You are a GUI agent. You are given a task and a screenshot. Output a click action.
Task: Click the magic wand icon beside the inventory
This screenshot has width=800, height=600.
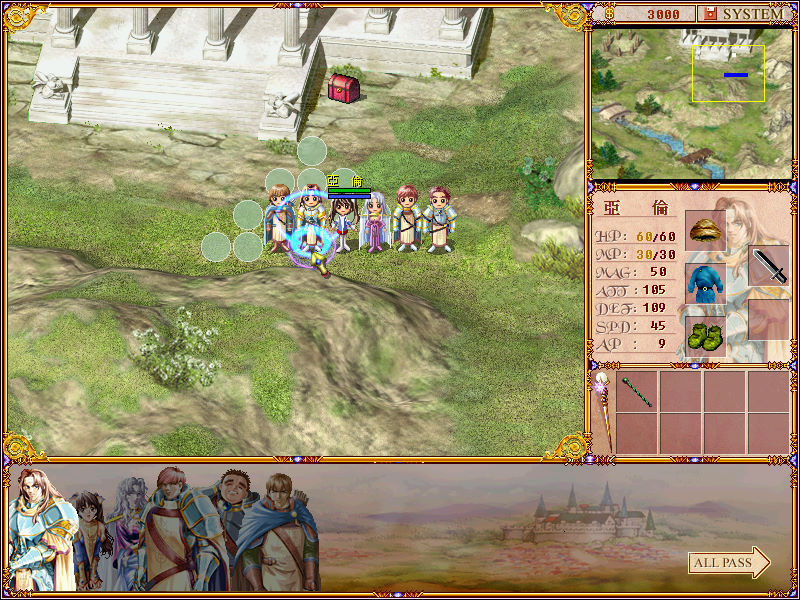602,410
